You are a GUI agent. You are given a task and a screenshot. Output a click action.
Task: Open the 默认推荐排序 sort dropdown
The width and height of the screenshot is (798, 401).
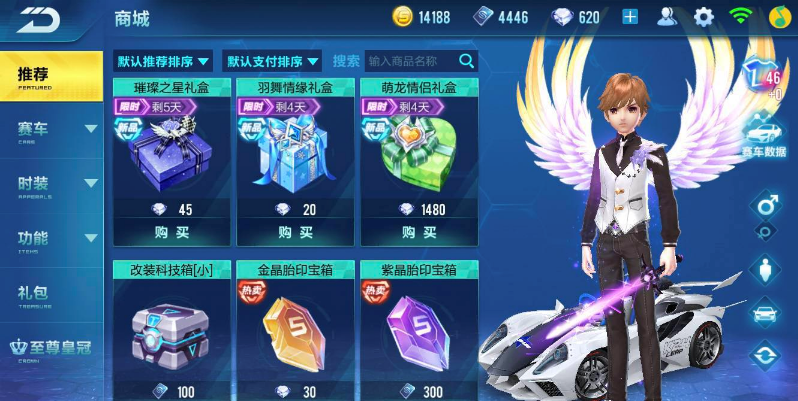(x=163, y=61)
